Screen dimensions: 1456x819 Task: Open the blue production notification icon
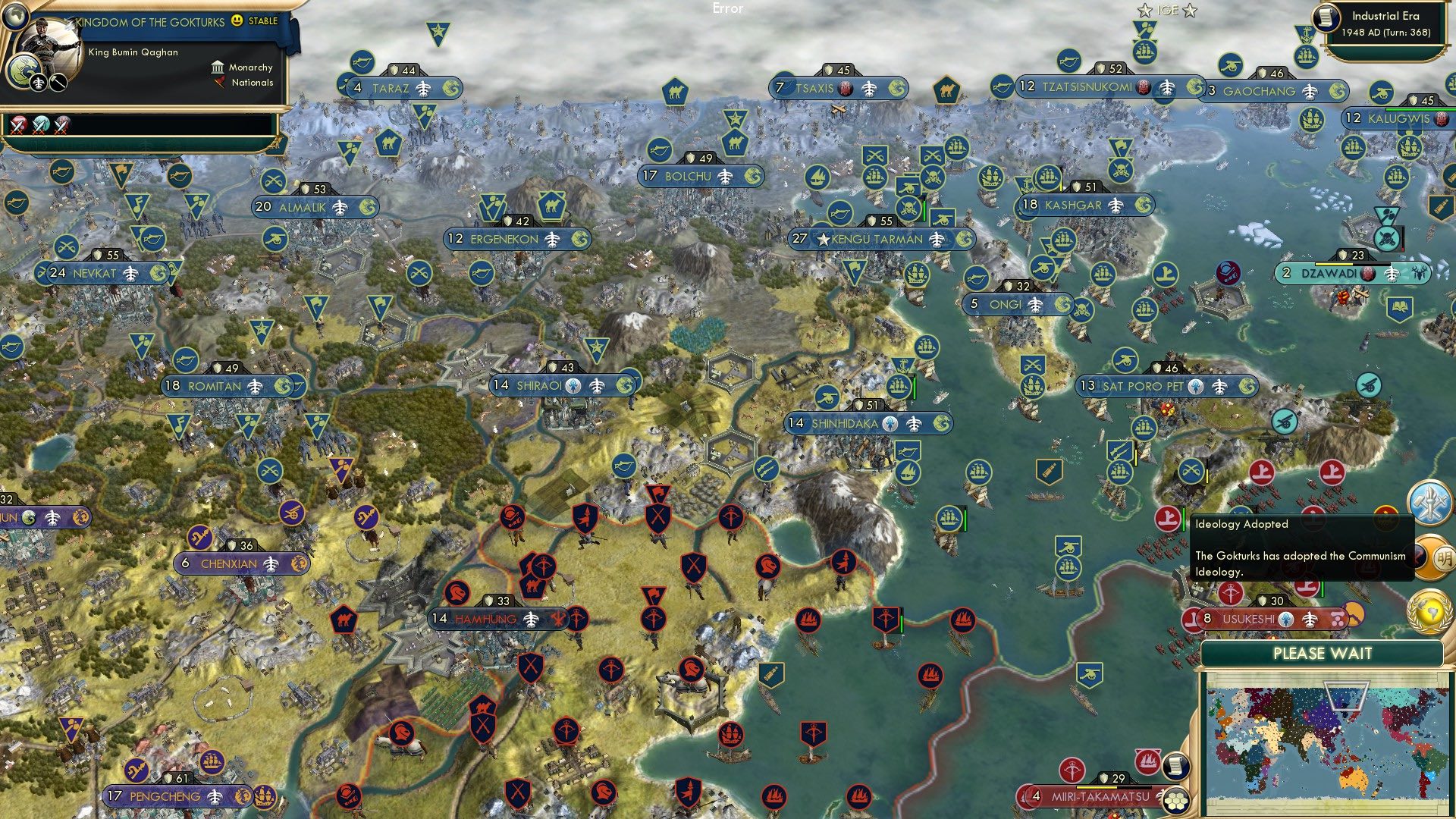tap(1429, 502)
